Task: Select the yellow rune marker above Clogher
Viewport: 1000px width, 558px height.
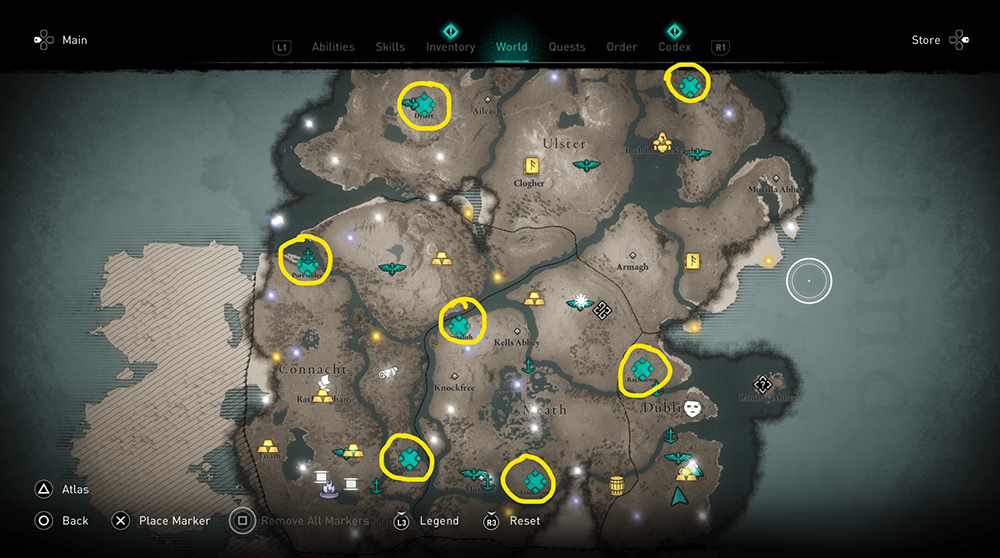Action: coord(531,166)
